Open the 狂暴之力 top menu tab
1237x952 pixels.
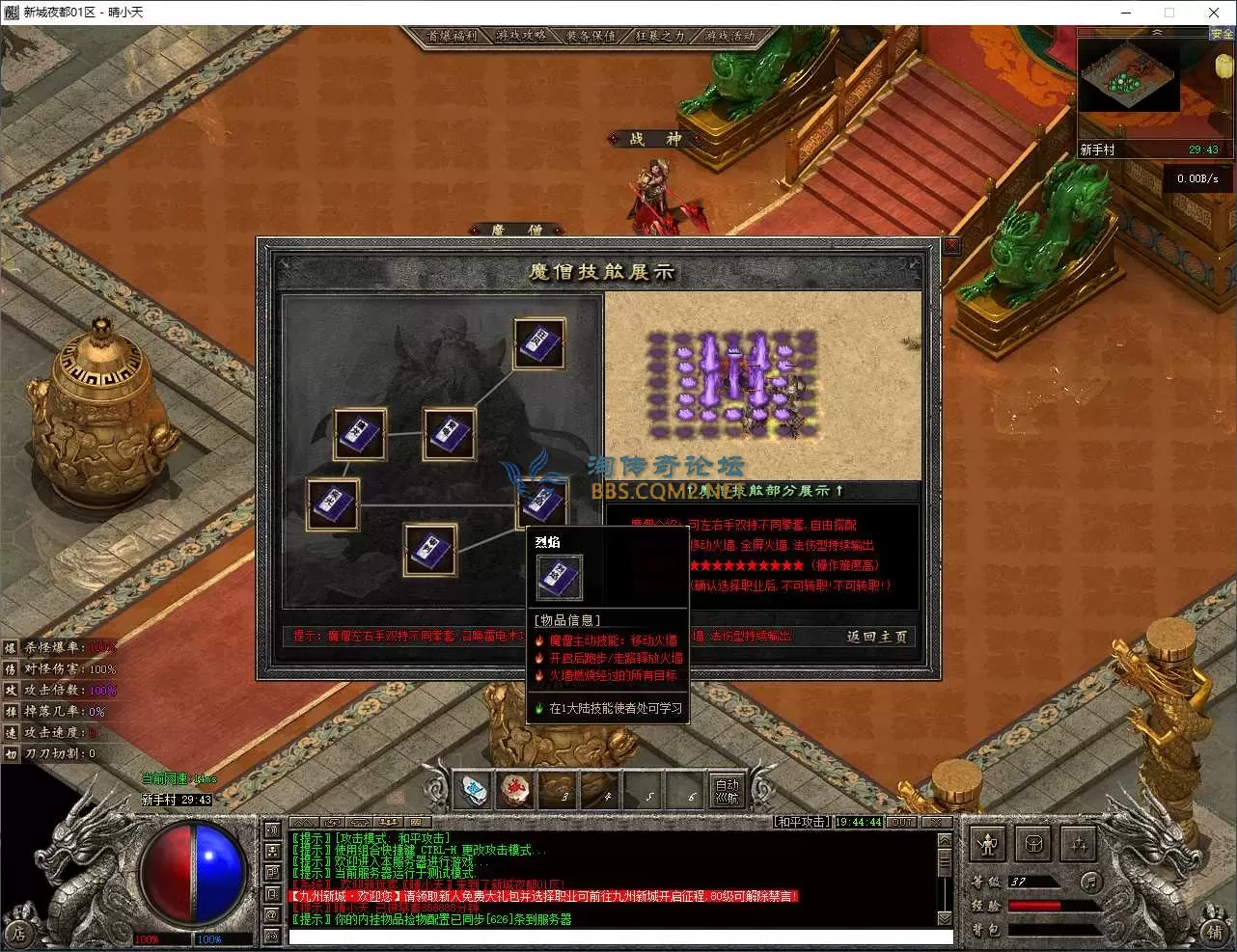[x=661, y=36]
